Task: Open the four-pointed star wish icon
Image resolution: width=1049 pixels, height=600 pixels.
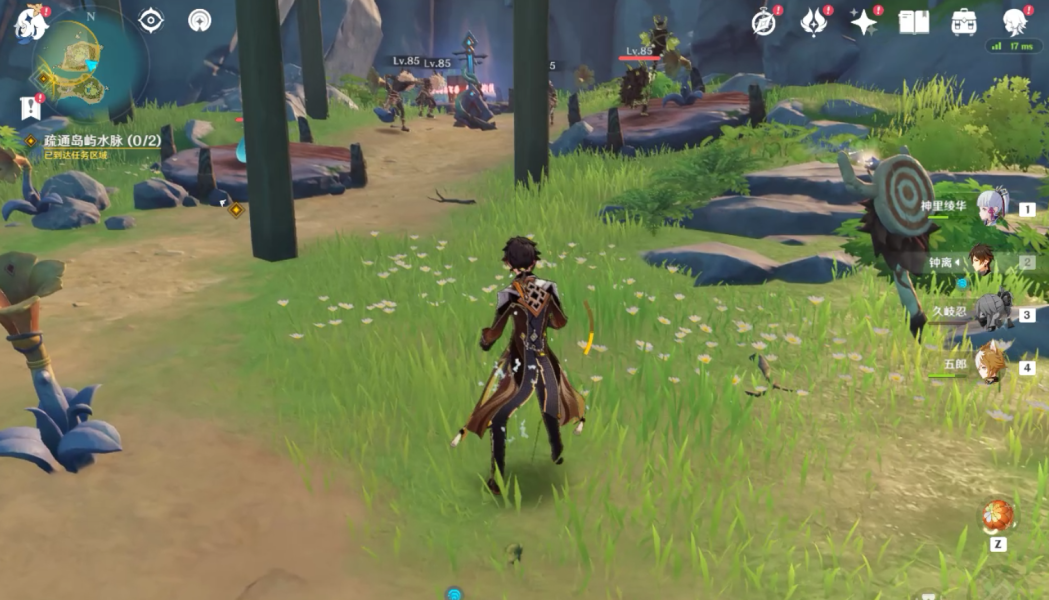Action: (x=863, y=22)
